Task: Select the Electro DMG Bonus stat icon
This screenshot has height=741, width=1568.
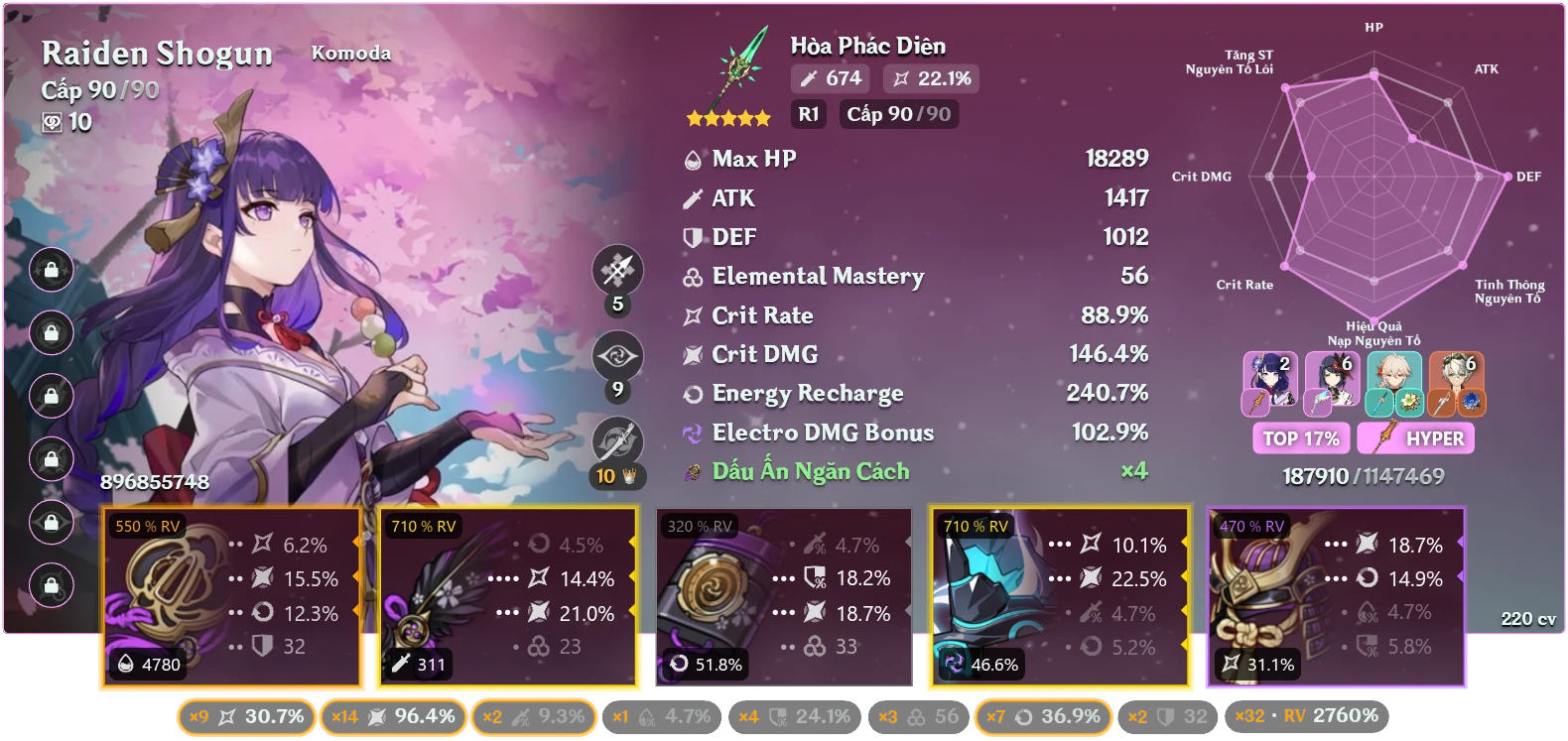Action: pos(693,432)
